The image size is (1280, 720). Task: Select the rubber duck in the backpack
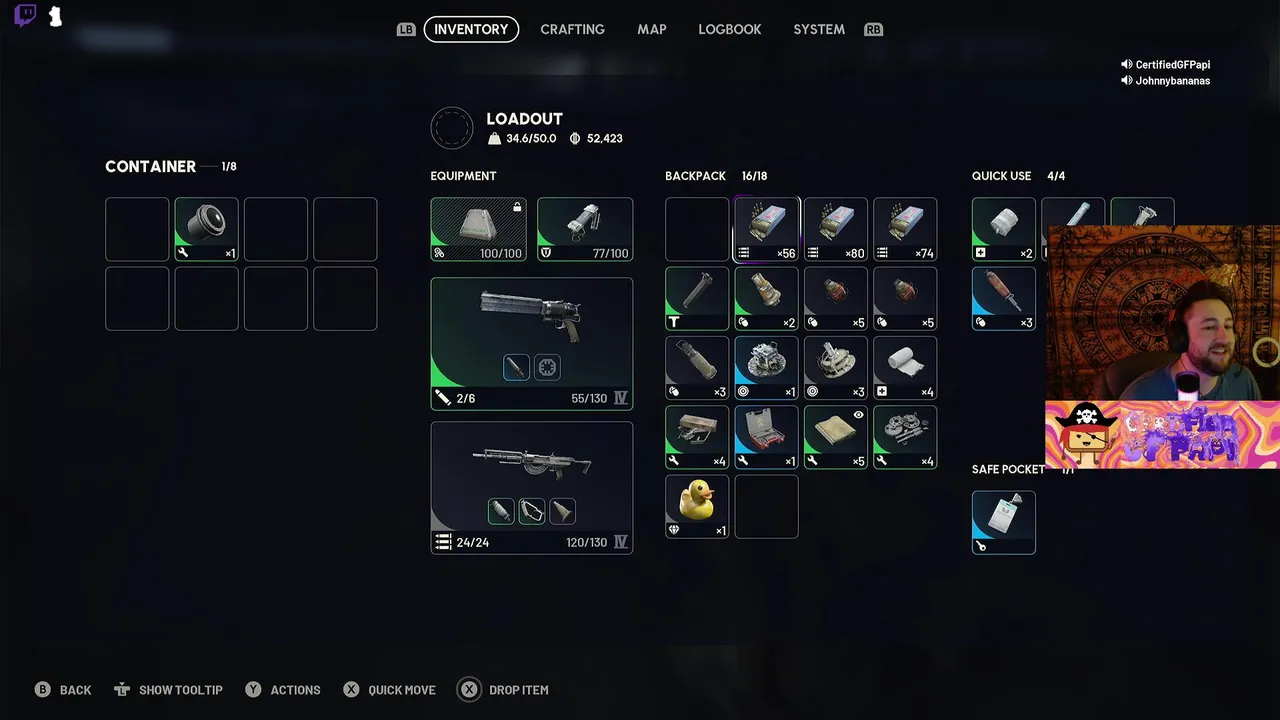[697, 506]
